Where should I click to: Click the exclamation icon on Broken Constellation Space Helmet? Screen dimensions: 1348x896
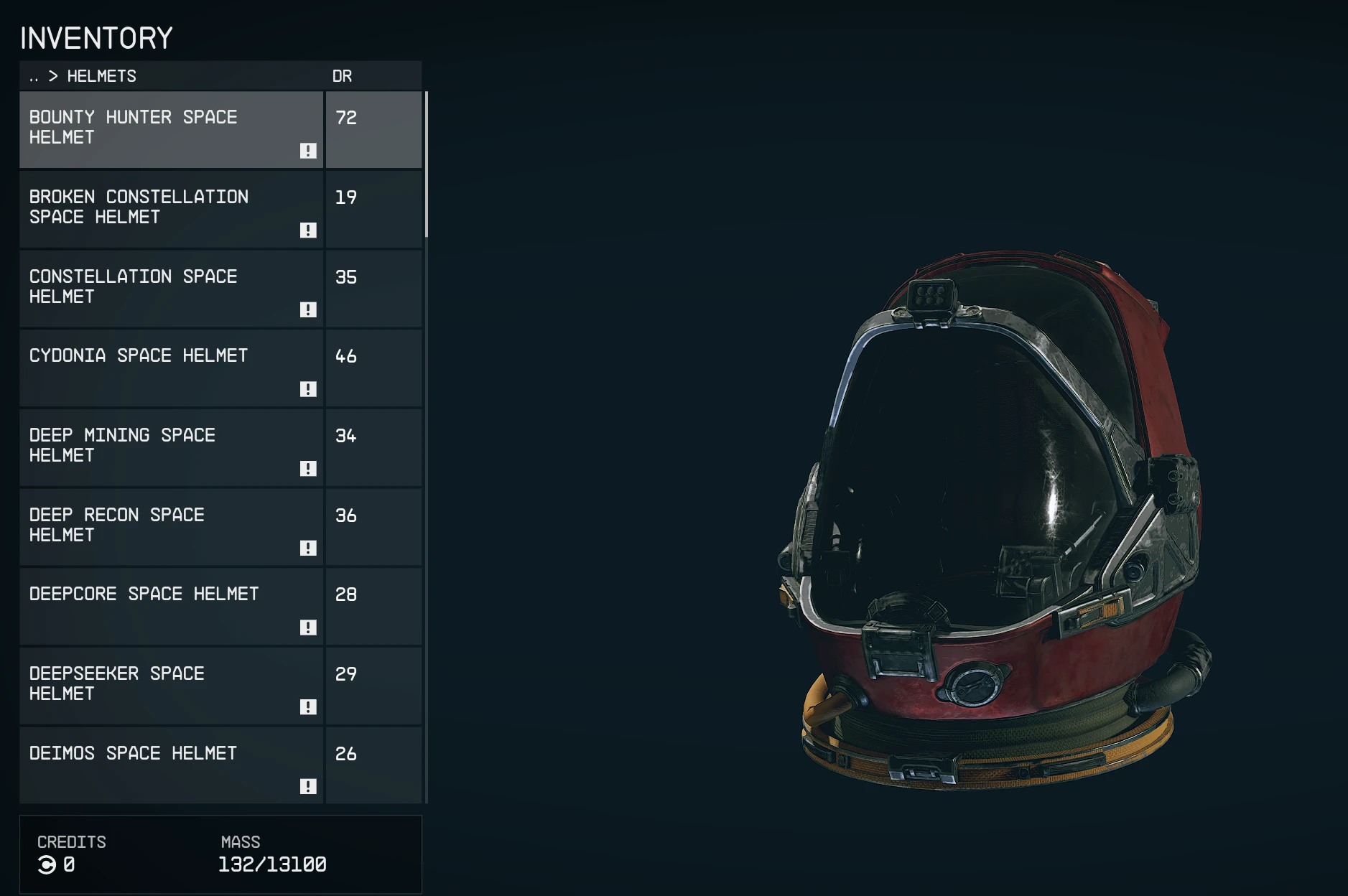click(x=309, y=231)
